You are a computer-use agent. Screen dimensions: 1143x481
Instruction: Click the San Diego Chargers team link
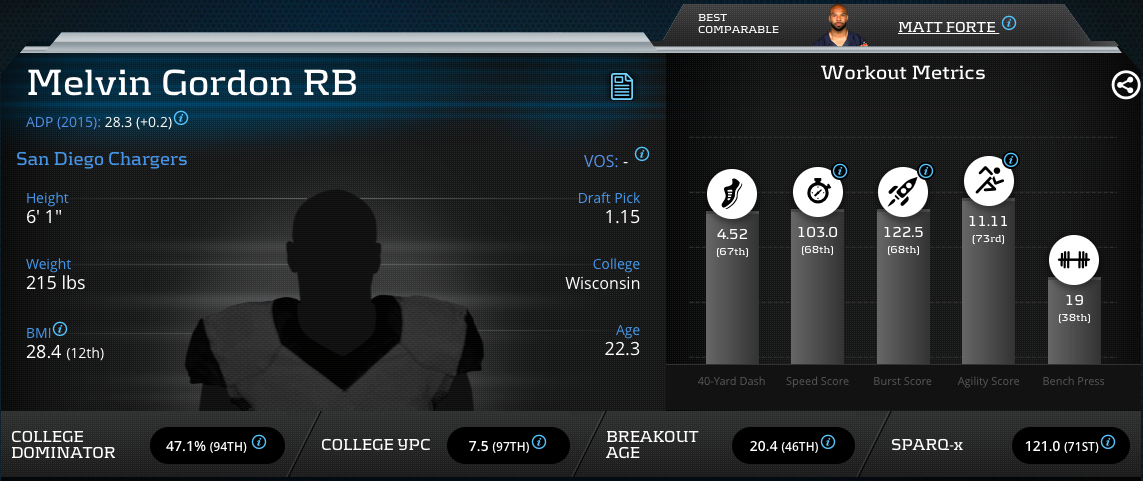tap(101, 159)
